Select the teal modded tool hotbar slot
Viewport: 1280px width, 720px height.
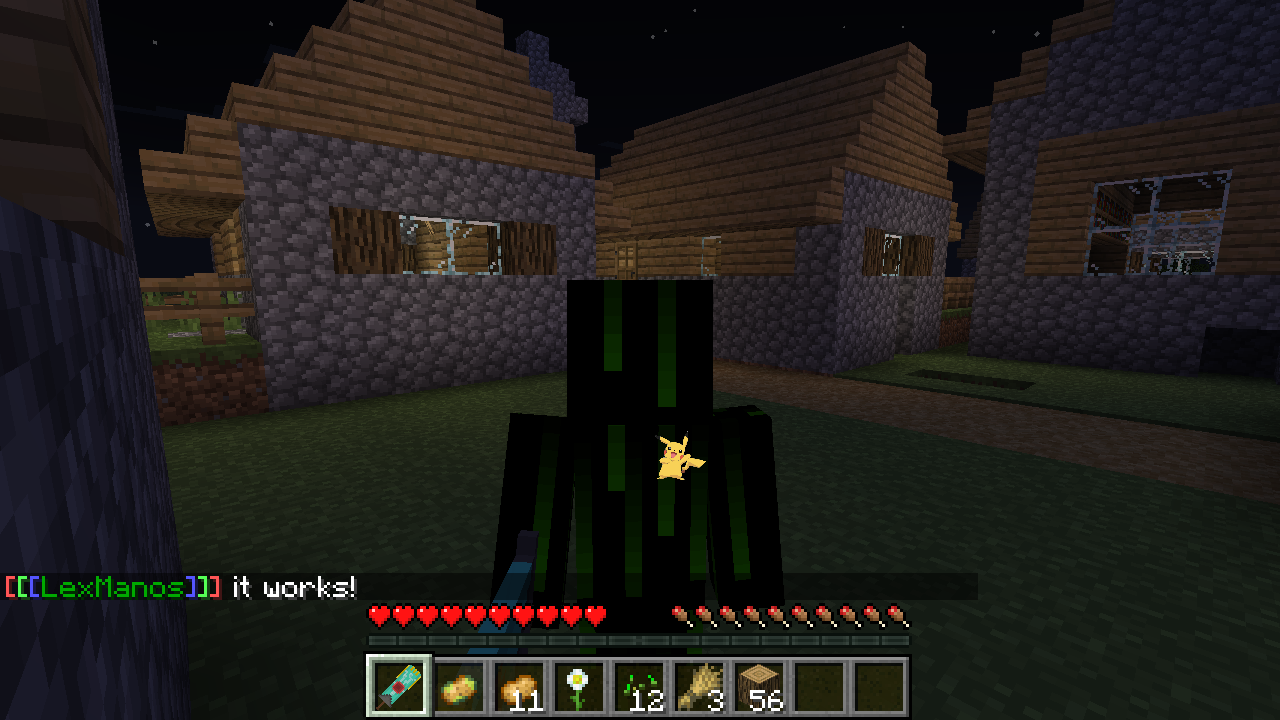click(x=399, y=687)
